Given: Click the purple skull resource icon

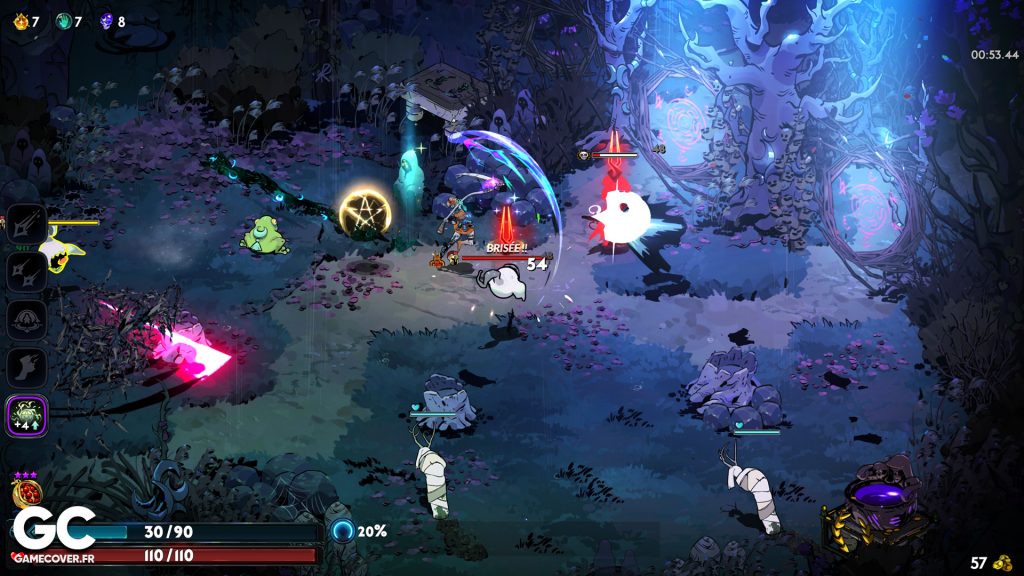Looking at the screenshot, I should (x=107, y=20).
